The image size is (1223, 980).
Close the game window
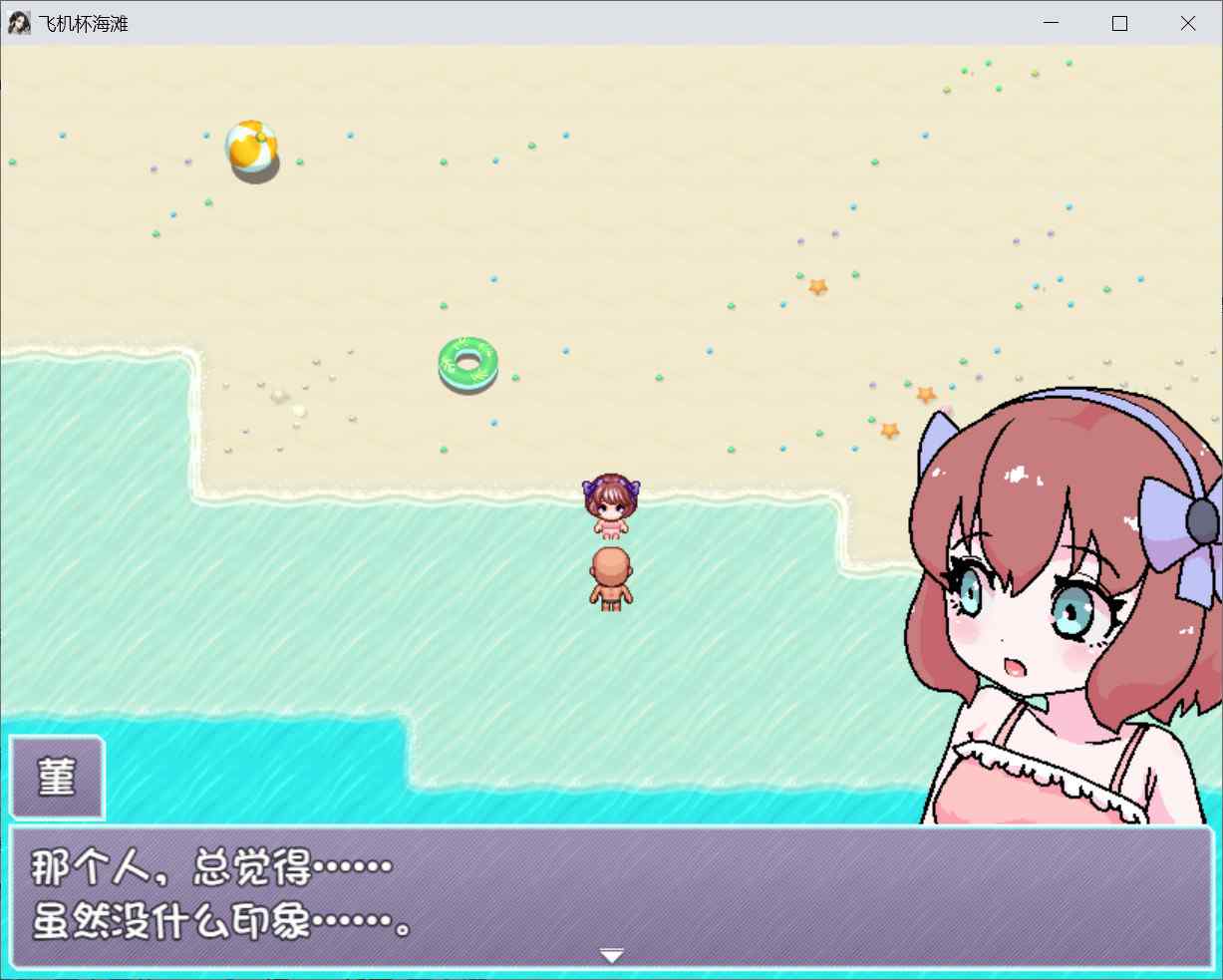point(1187,23)
